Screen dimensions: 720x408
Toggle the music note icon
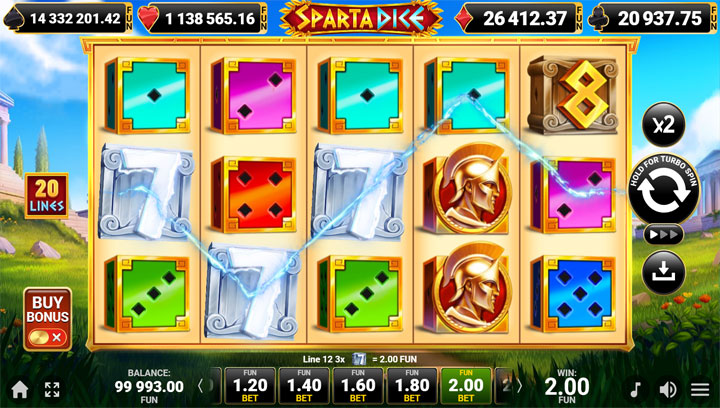(635, 389)
